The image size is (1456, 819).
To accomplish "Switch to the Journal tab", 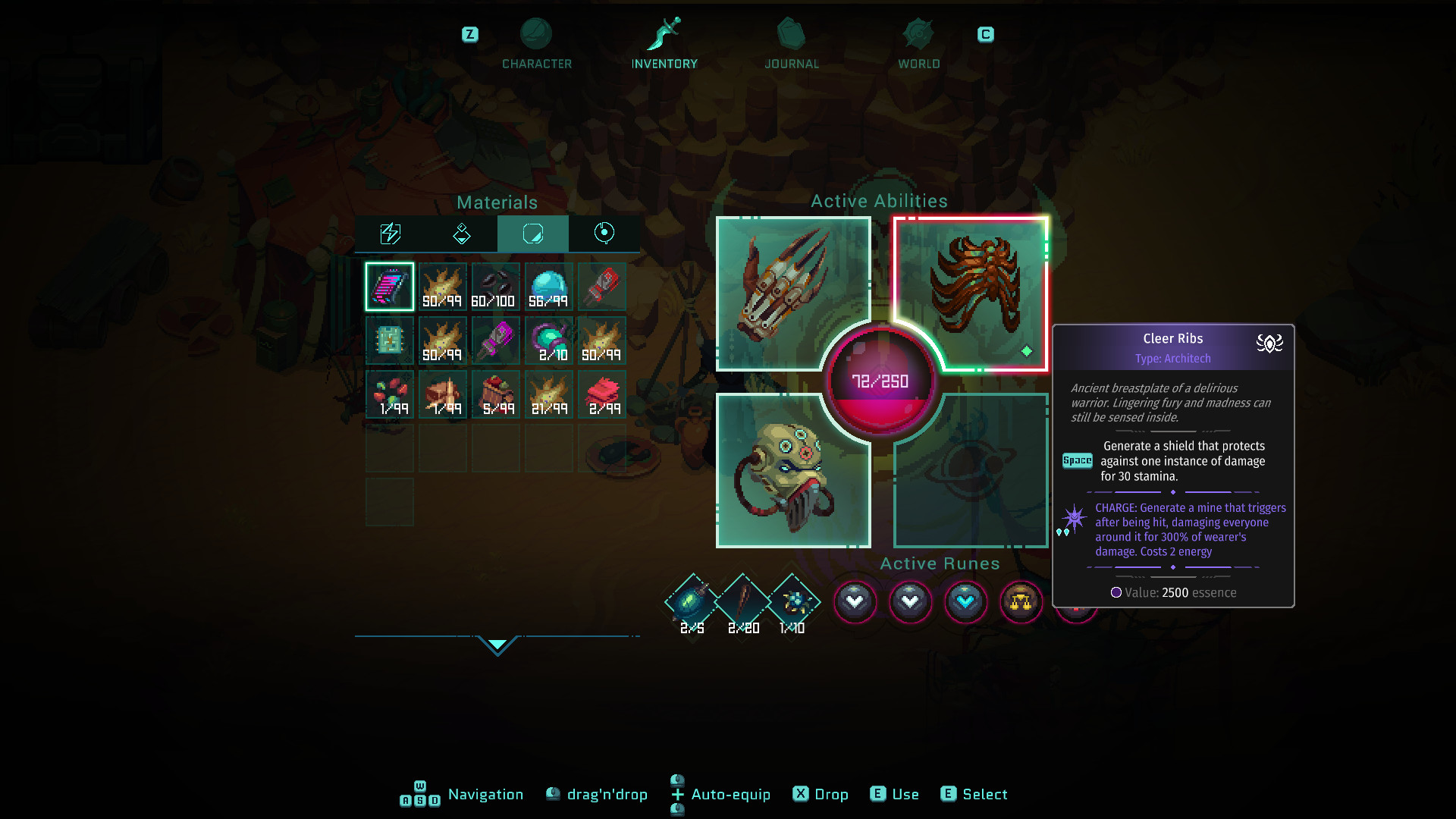I will (x=791, y=44).
